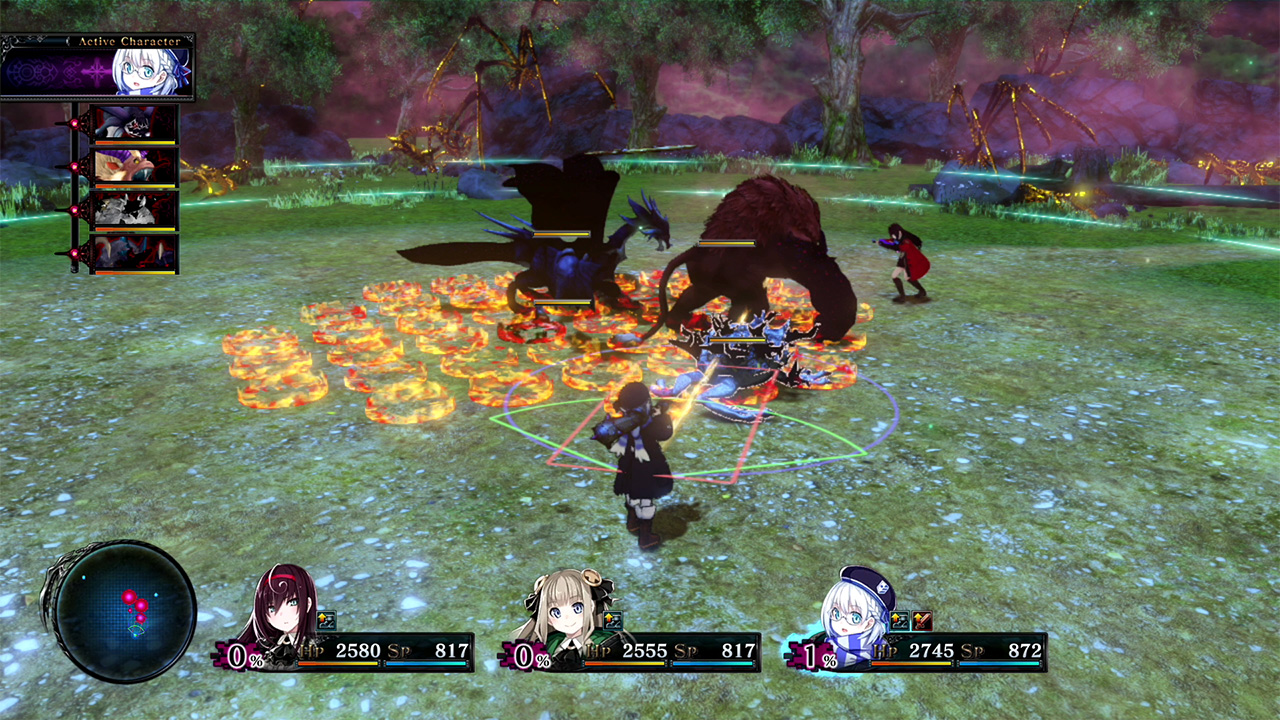Toggle the red orb beside the bottom enemy thumbnail

(73, 253)
